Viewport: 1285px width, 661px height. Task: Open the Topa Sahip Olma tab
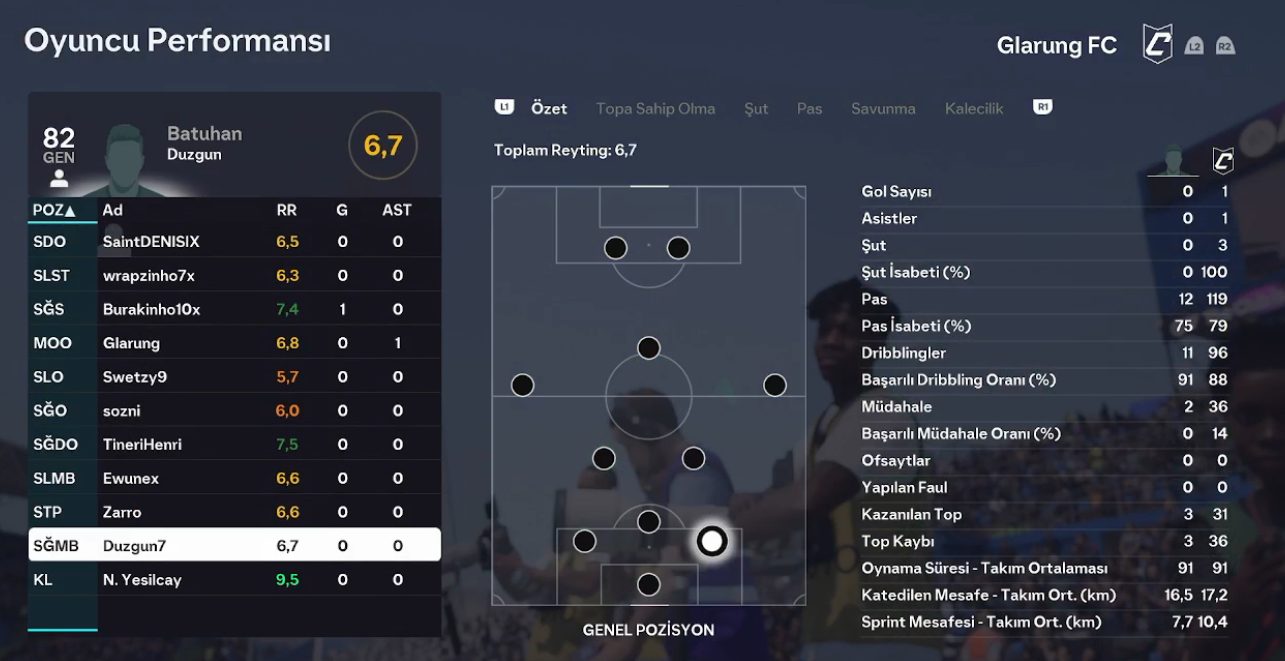(x=655, y=108)
